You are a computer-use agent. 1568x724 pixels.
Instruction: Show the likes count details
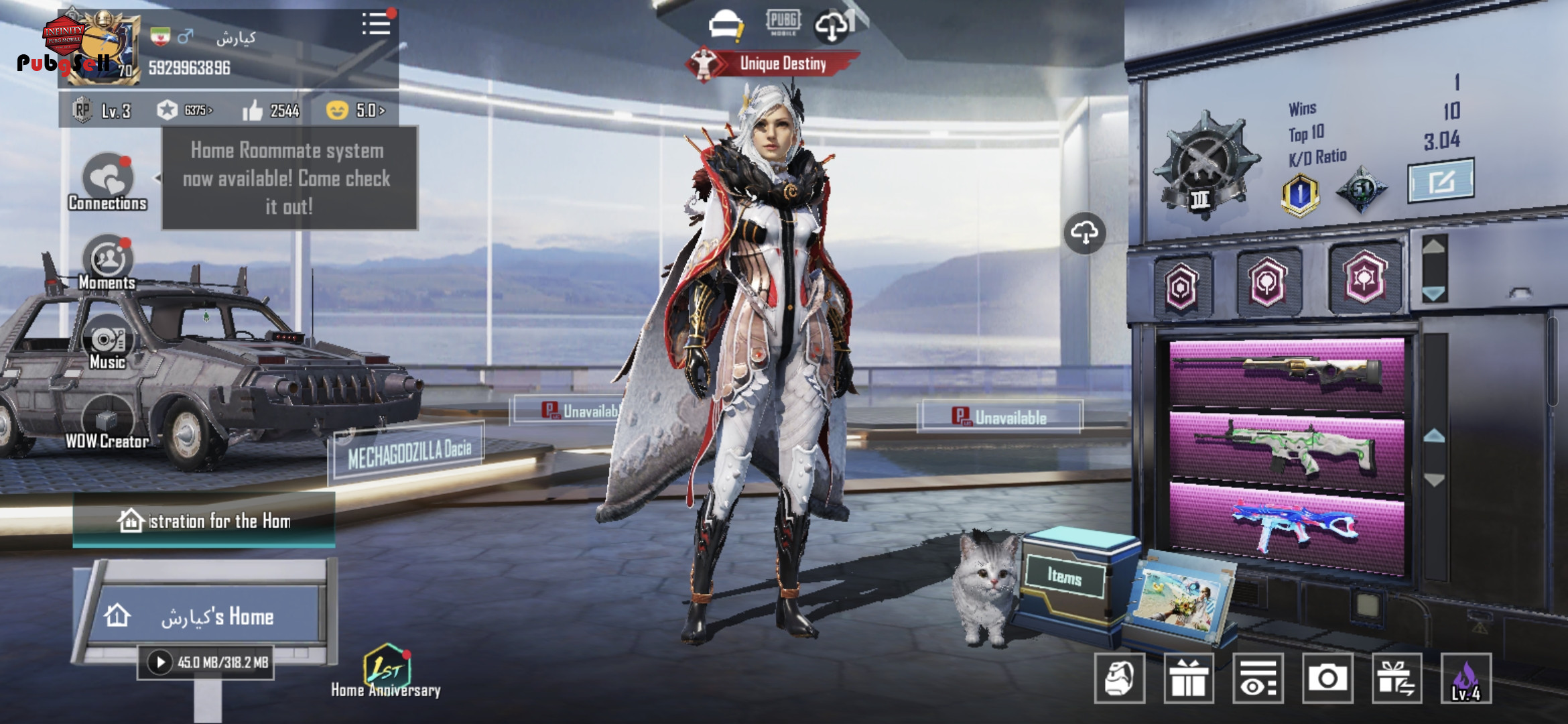[271, 111]
